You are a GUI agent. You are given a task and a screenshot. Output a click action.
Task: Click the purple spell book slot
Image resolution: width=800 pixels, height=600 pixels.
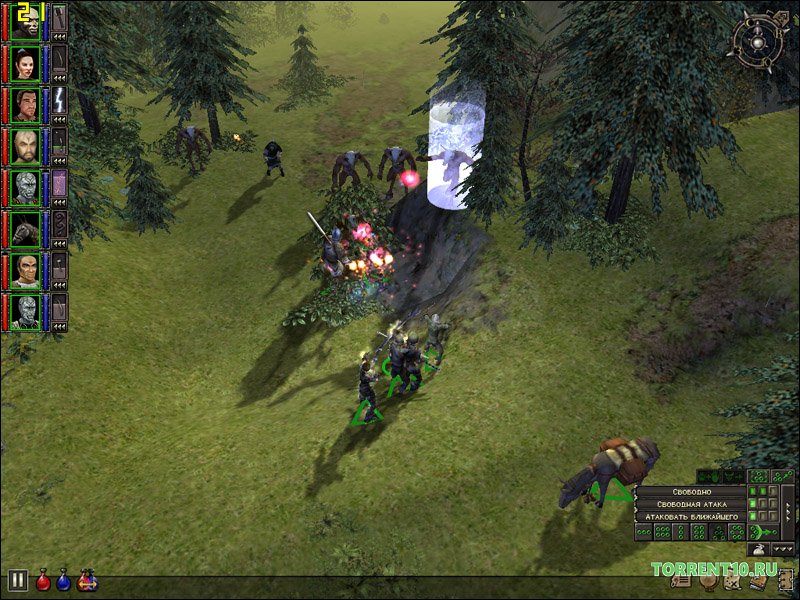pyautogui.click(x=59, y=183)
